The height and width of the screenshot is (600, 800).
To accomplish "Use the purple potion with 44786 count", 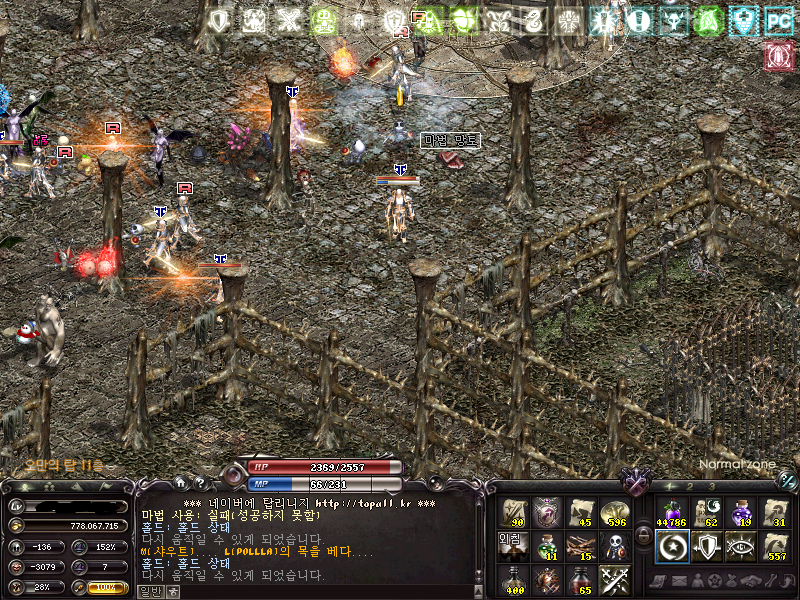I will 672,513.
